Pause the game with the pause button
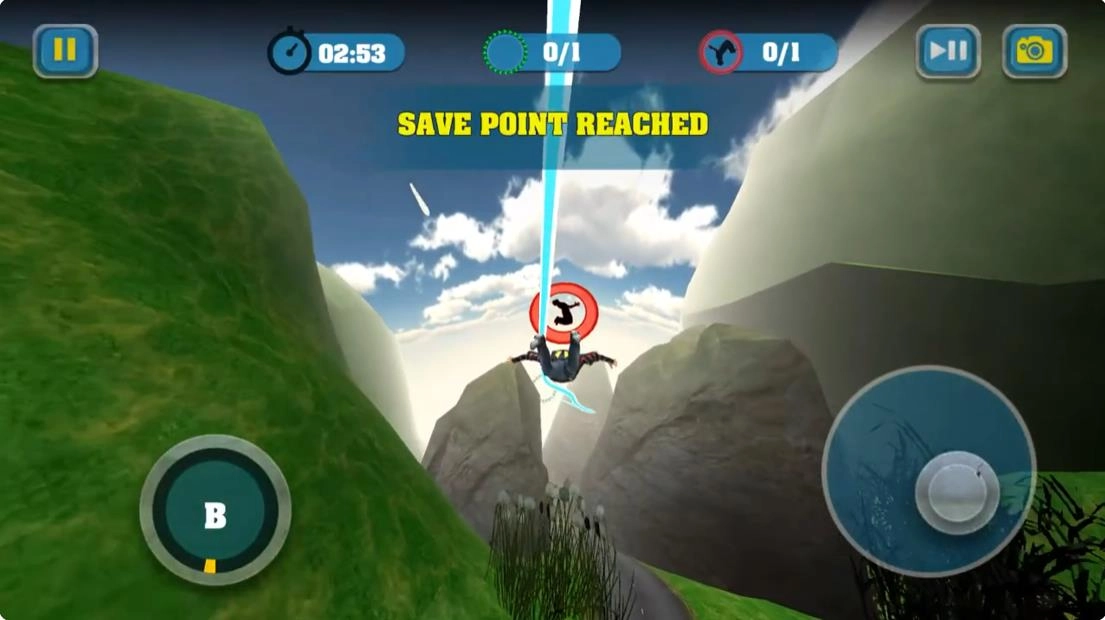Viewport: 1105px width, 620px height. (x=65, y=51)
